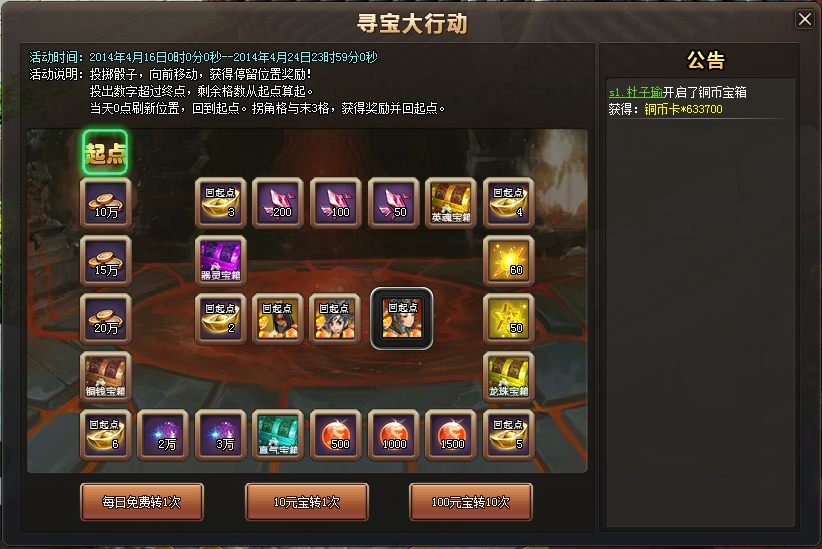Select the 10万 coin tile
Screen dimensions: 822x549
105,204
